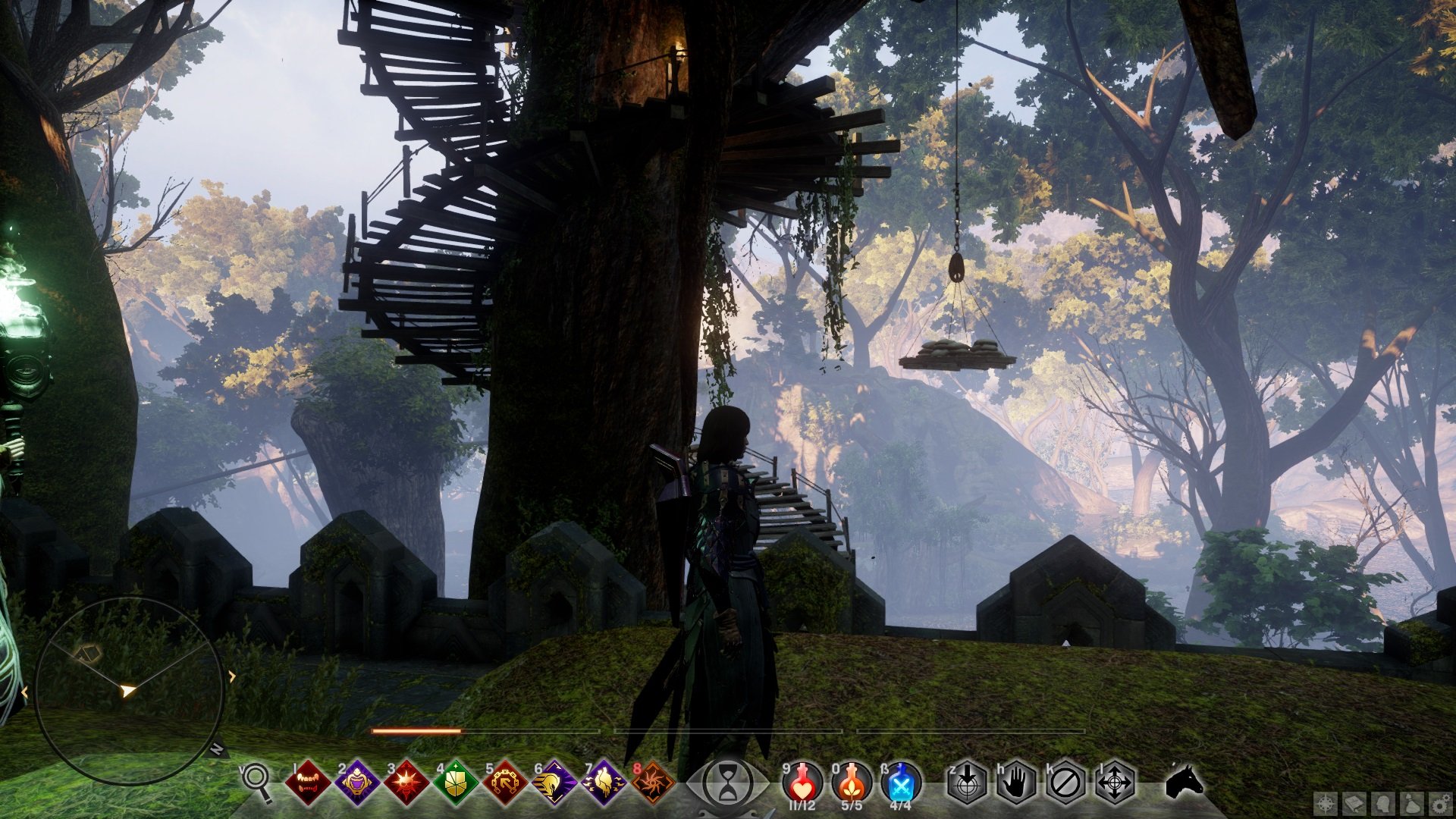Screen dimensions: 1456x819
Task: Activate the fanged jaws ability
Action: click(308, 783)
